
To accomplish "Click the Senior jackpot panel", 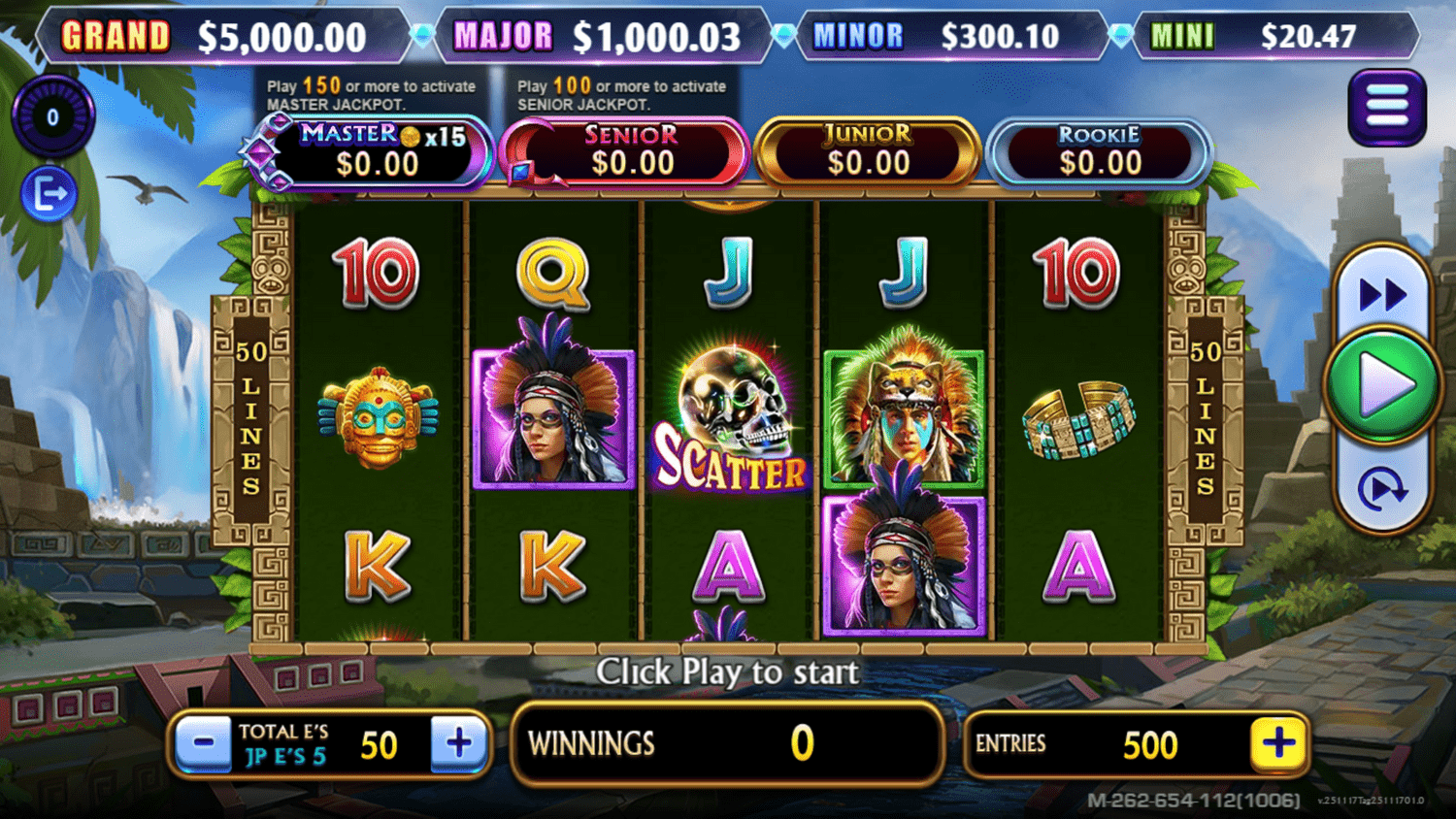I will tap(631, 152).
